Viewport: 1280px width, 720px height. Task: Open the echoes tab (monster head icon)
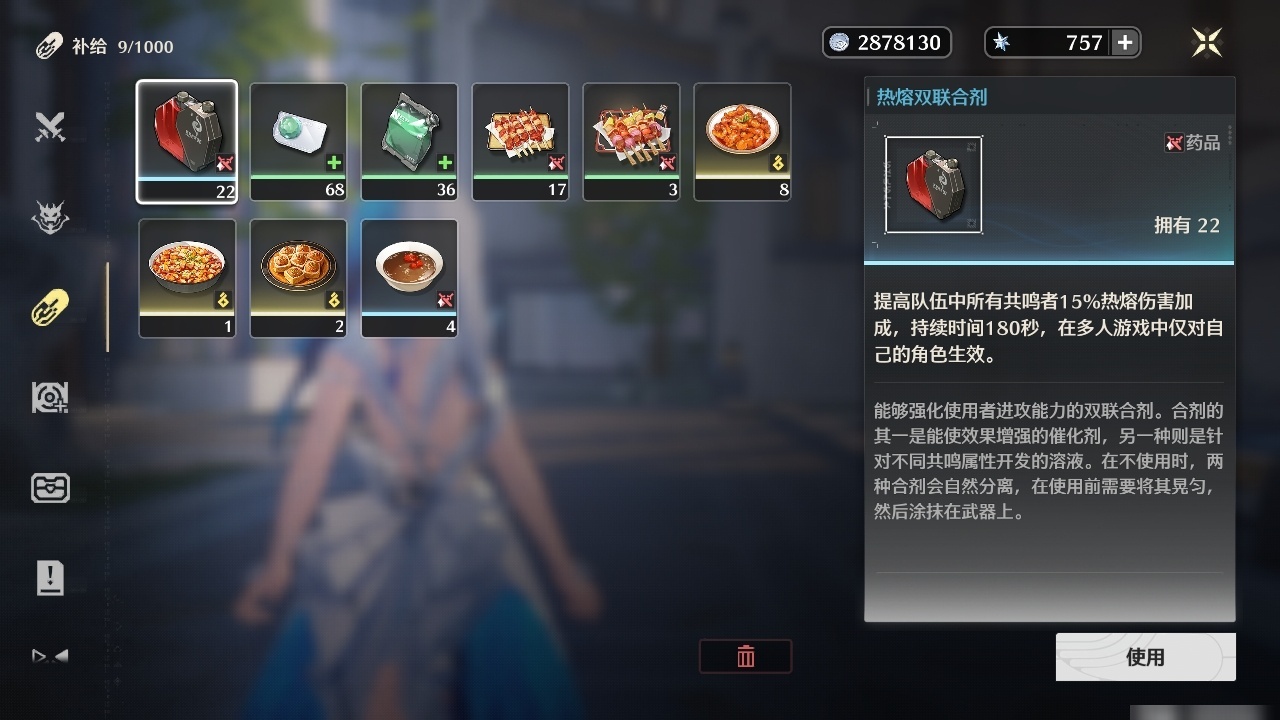tap(50, 218)
